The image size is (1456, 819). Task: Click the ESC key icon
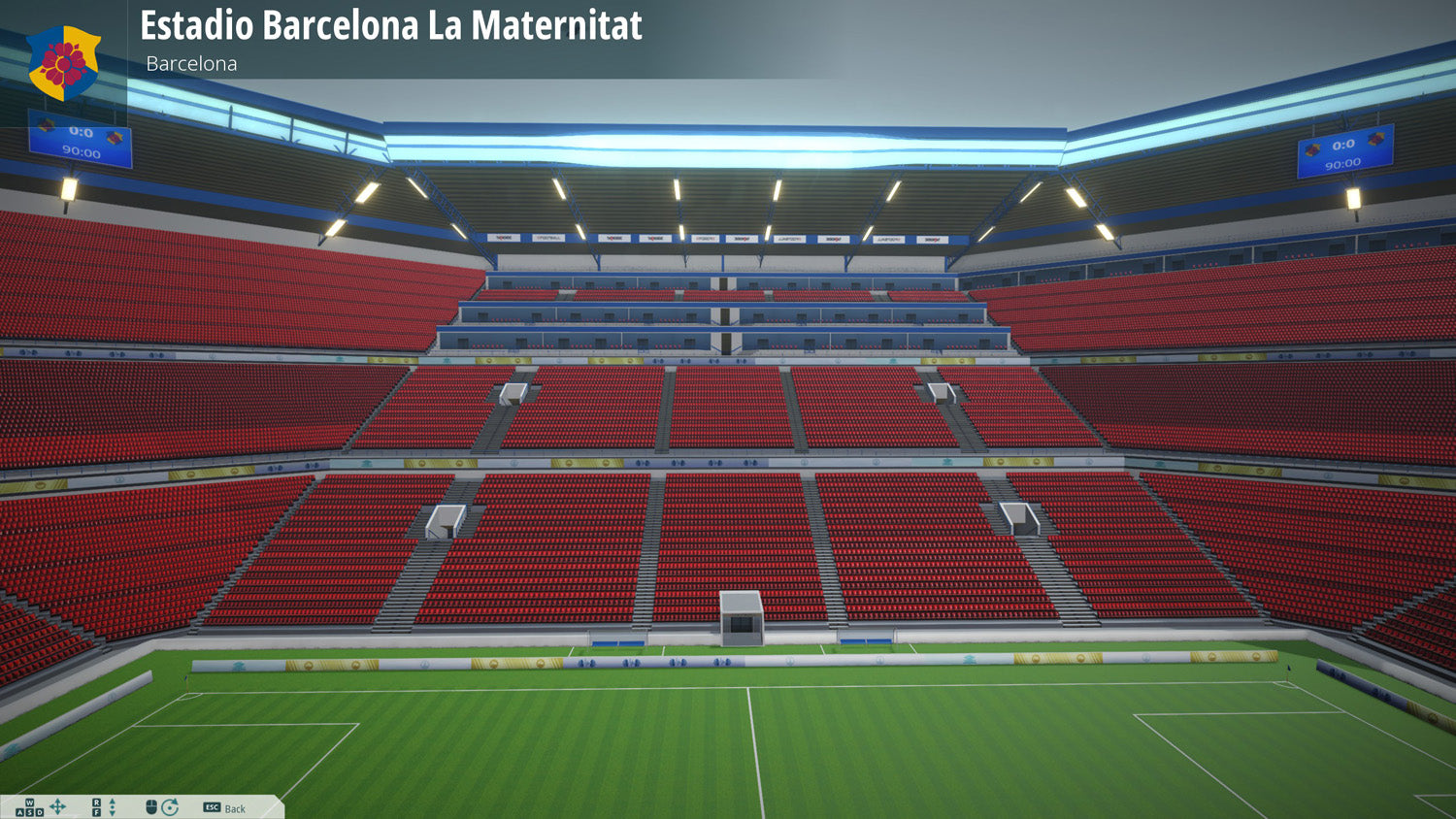[213, 806]
